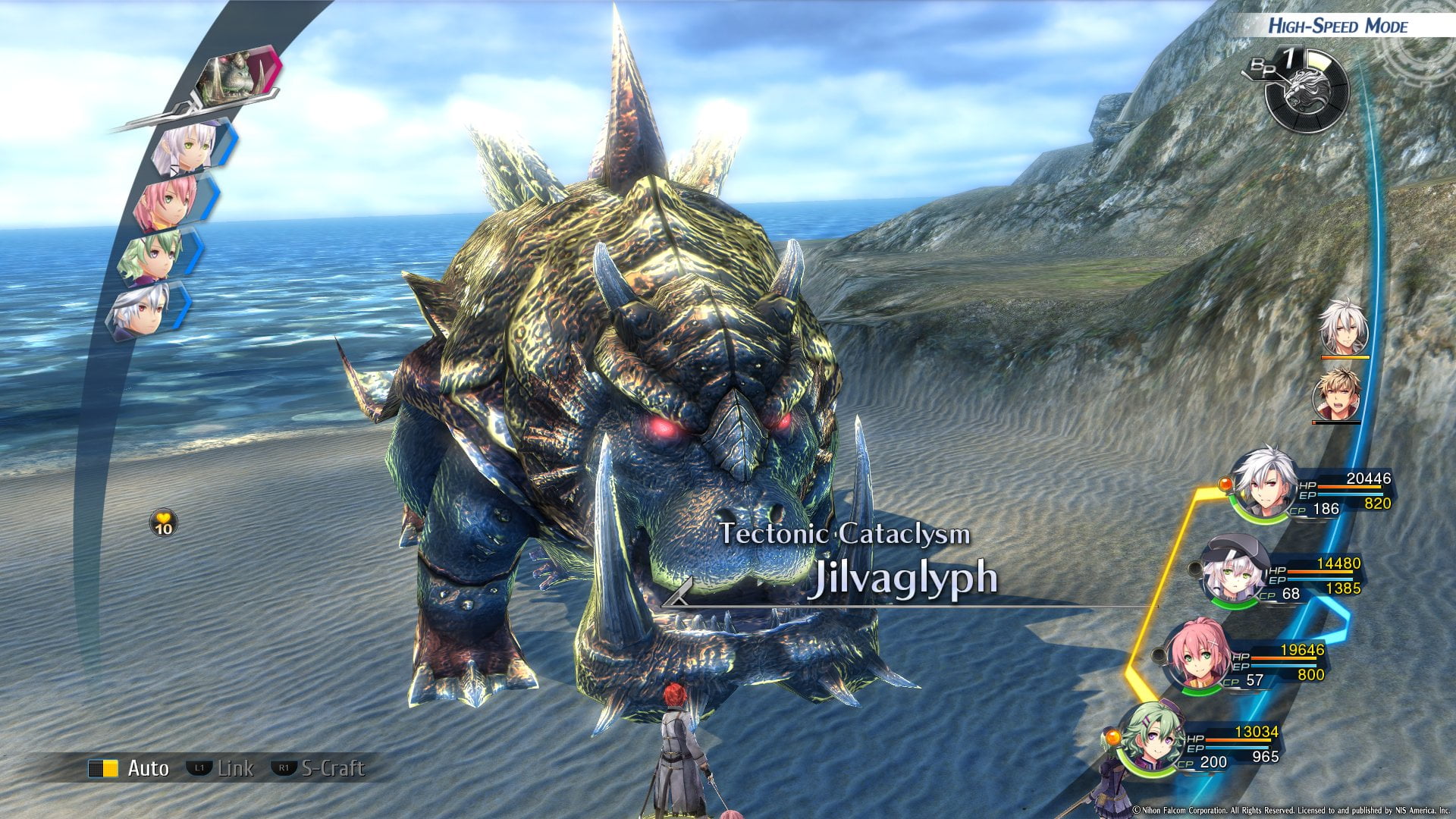Select the white-haired reserve member portrait

(x=1344, y=329)
